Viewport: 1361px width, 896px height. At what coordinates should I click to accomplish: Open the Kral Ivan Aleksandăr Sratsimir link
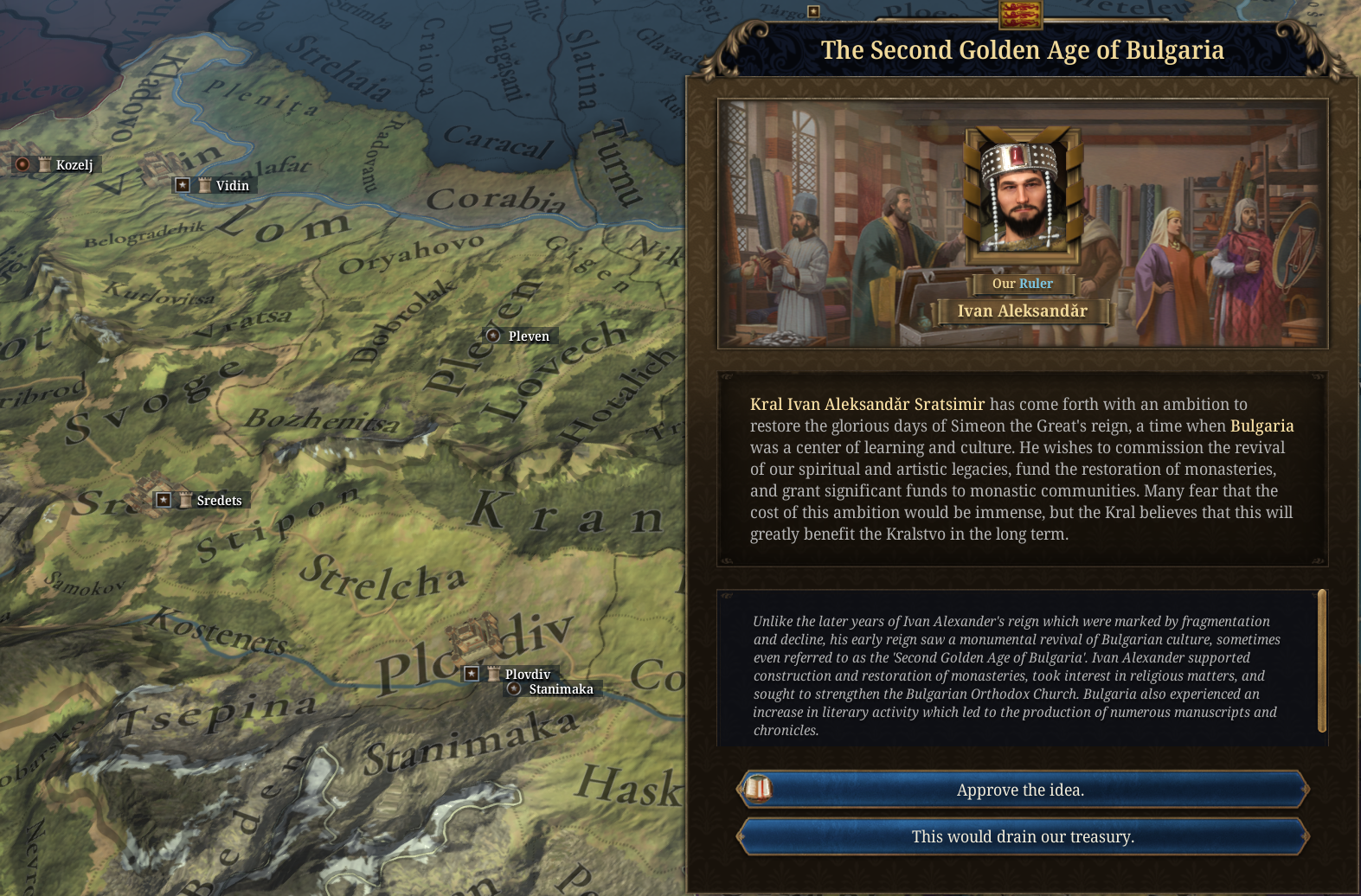pyautogui.click(x=867, y=404)
